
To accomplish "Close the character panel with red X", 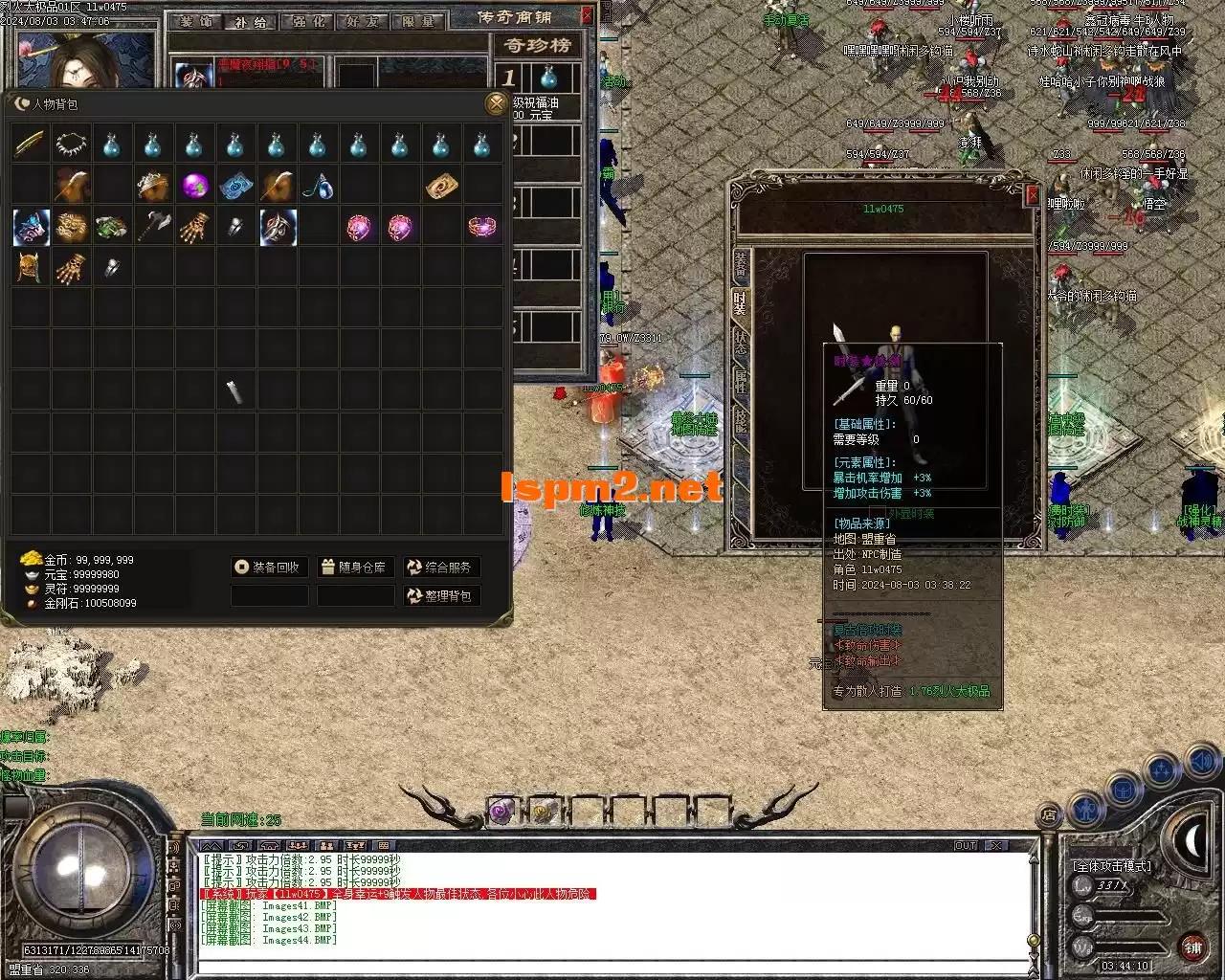I will (1032, 195).
